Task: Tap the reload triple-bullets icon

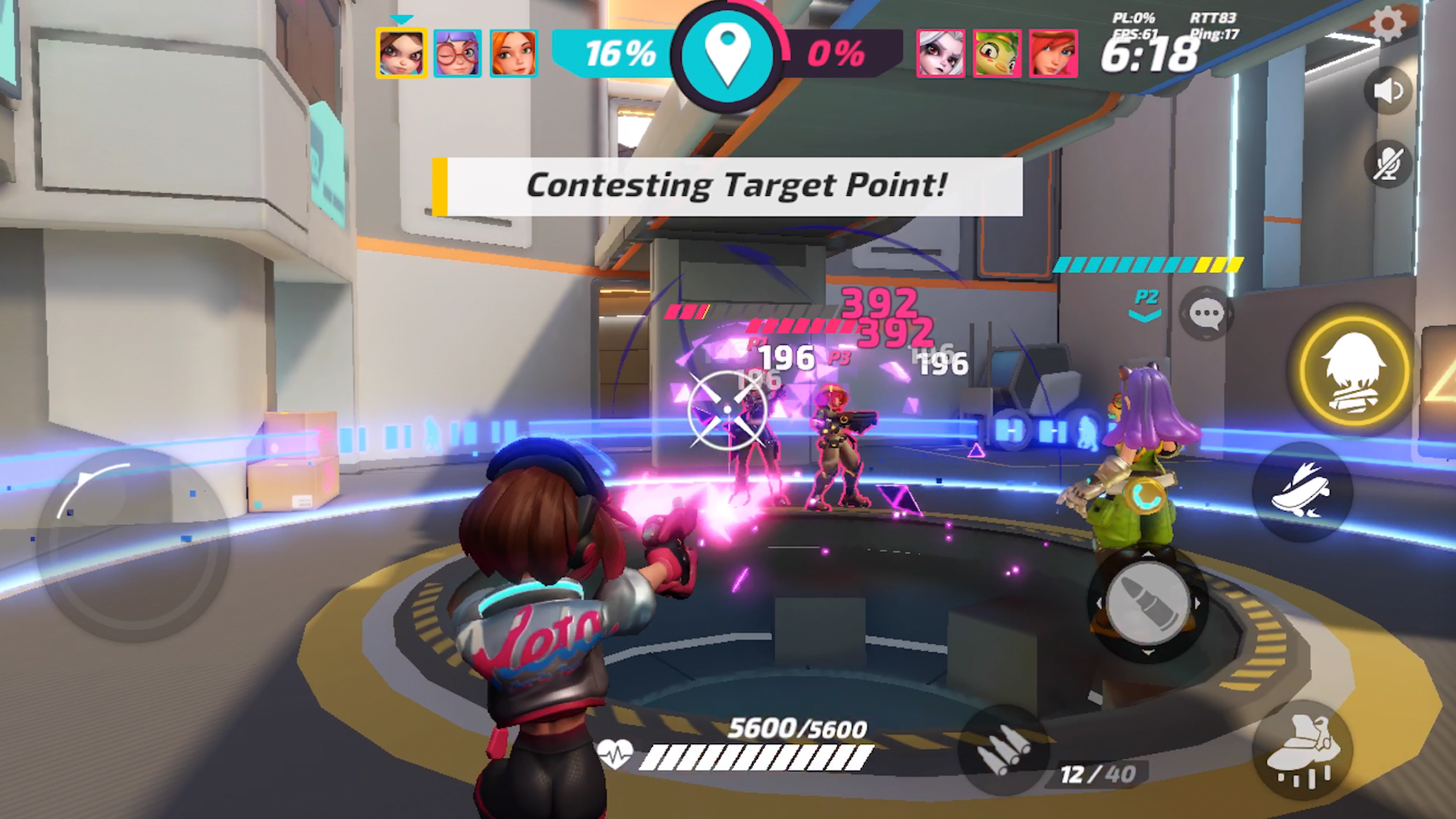Action: (1006, 748)
